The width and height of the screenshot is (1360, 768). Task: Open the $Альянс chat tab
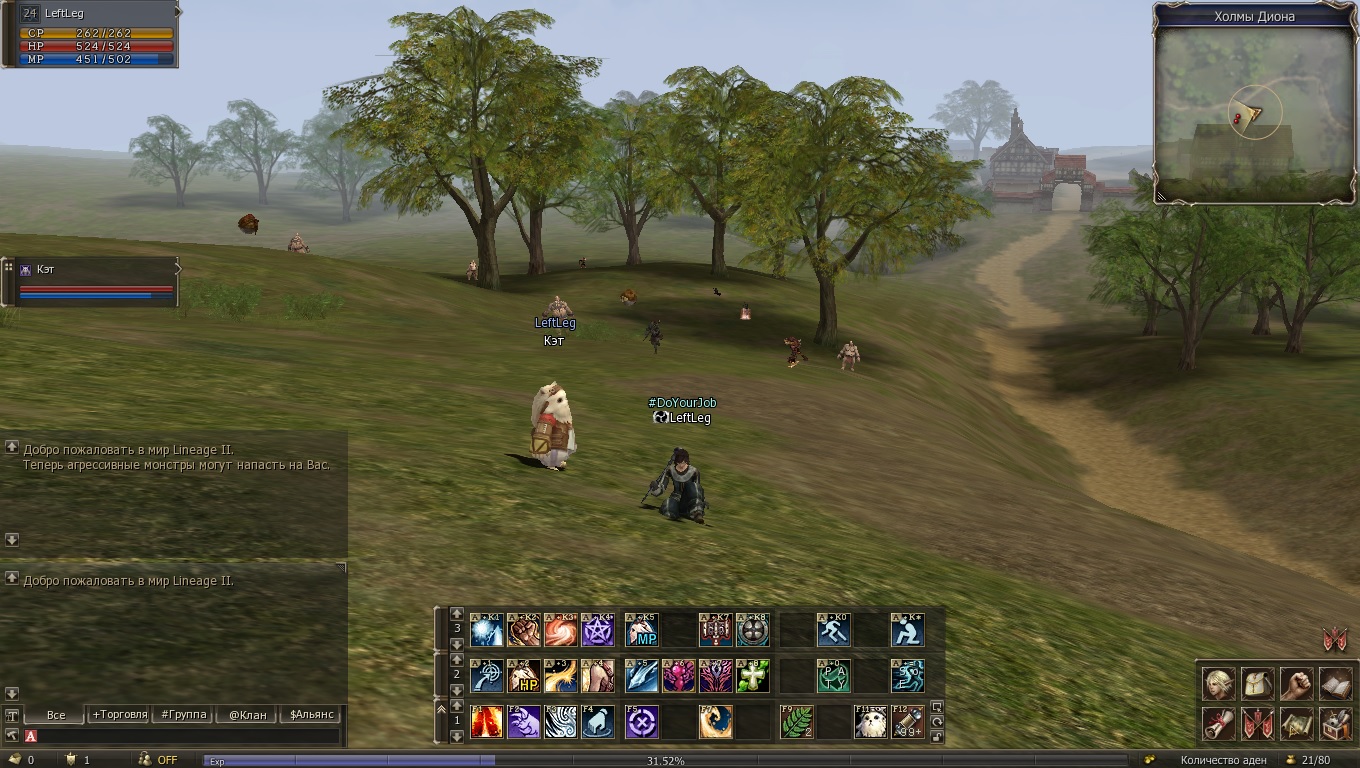312,714
